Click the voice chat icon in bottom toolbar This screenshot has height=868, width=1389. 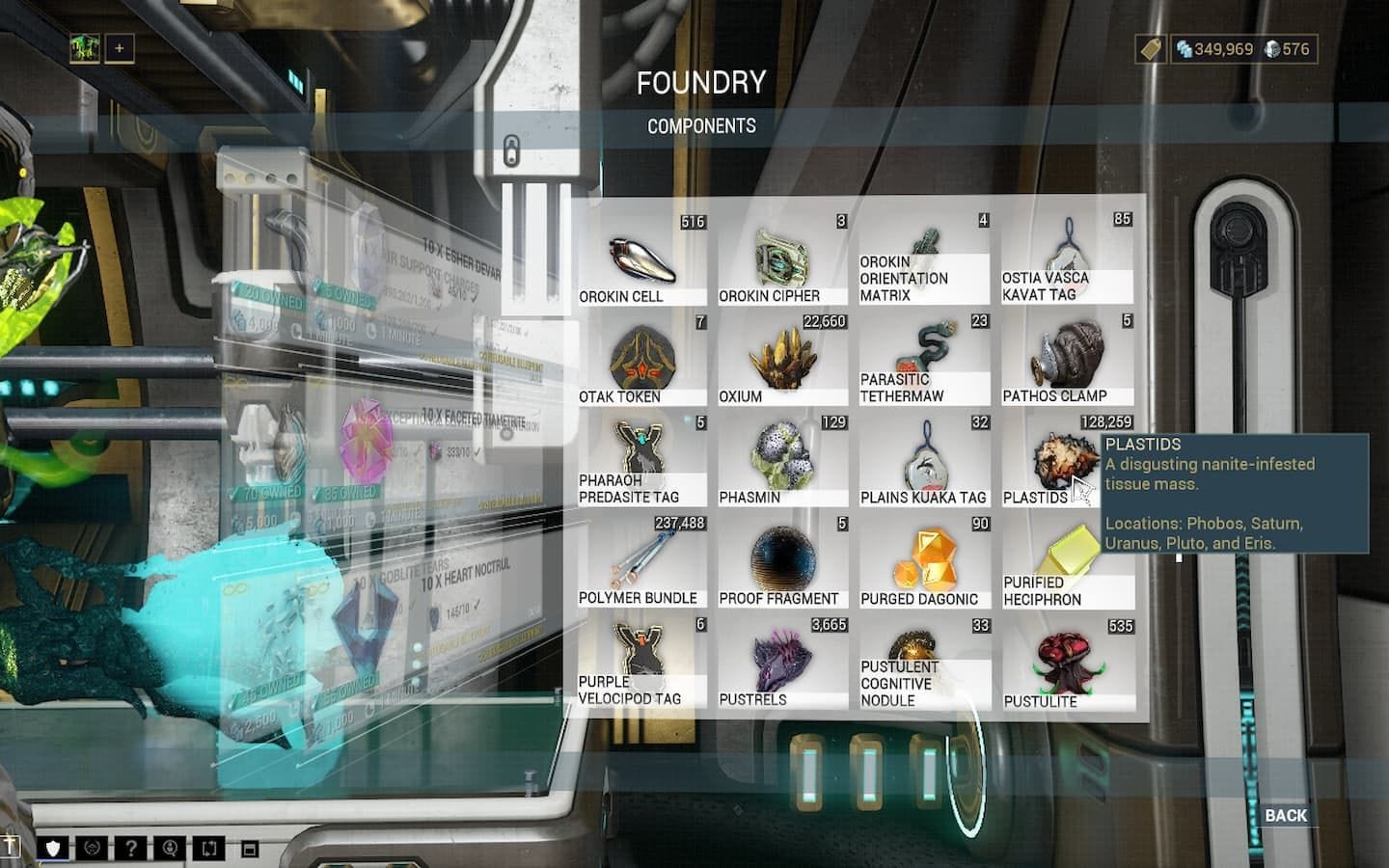(x=170, y=850)
